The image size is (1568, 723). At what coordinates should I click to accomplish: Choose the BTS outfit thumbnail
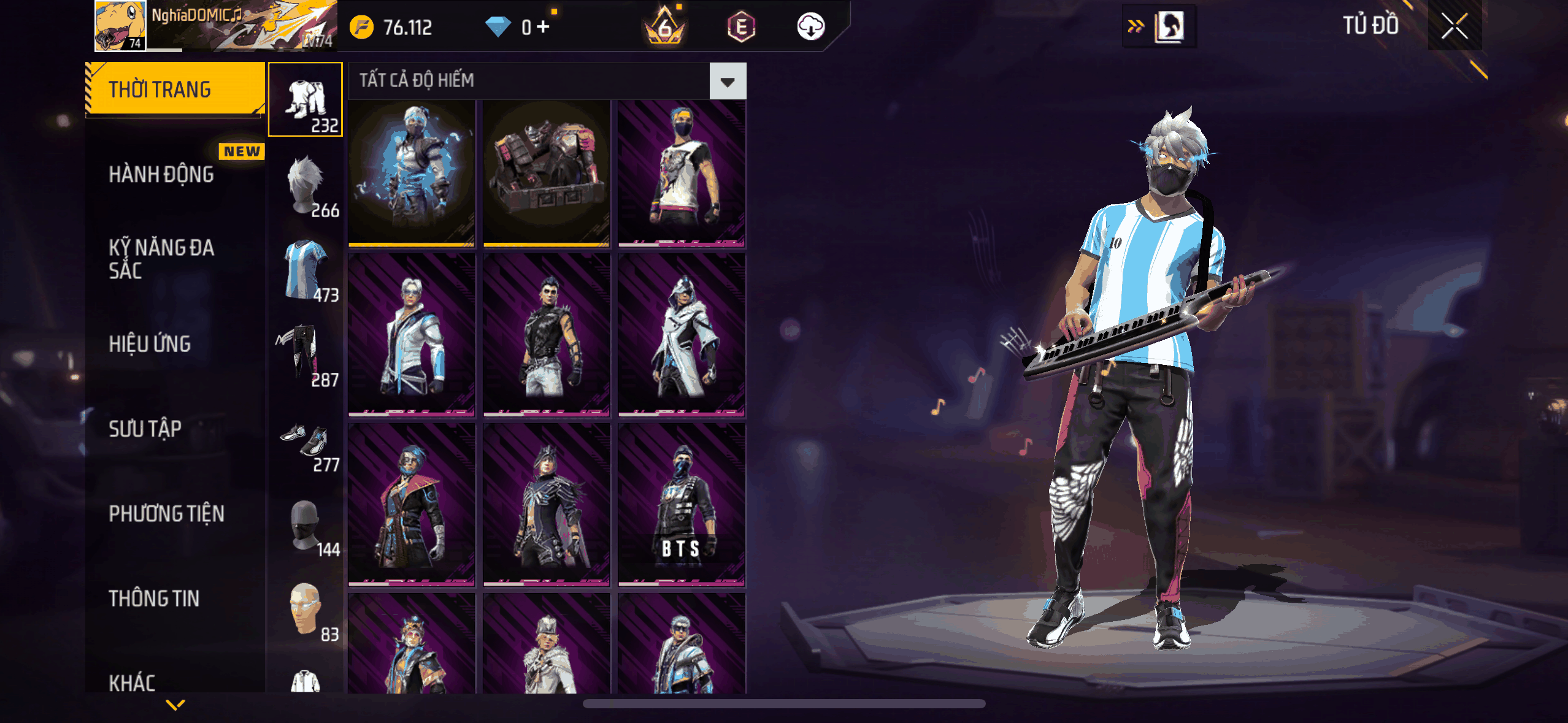click(682, 504)
